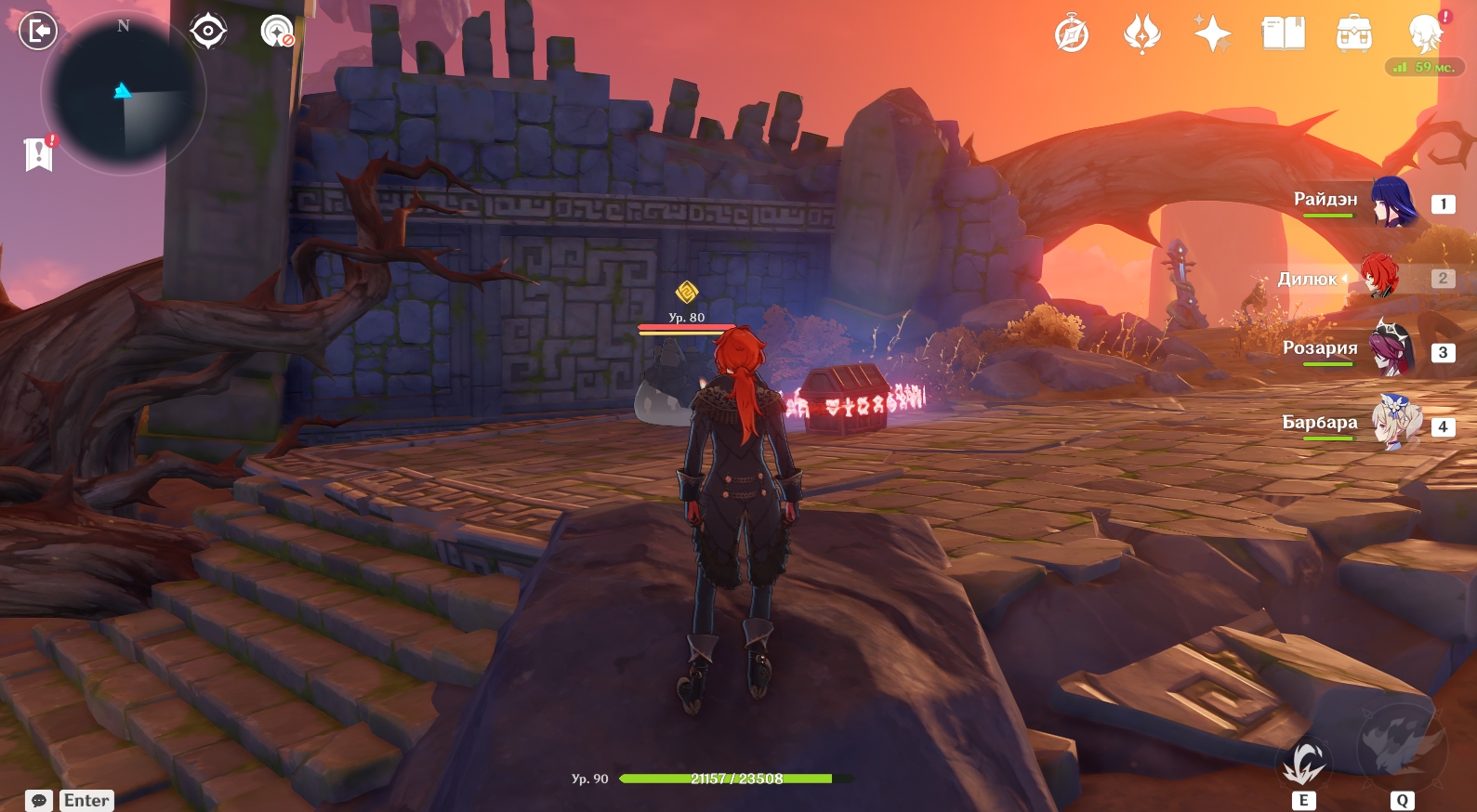Viewport: 1477px width, 812px height.
Task: Open the chat speech bubble
Action: pos(39,801)
